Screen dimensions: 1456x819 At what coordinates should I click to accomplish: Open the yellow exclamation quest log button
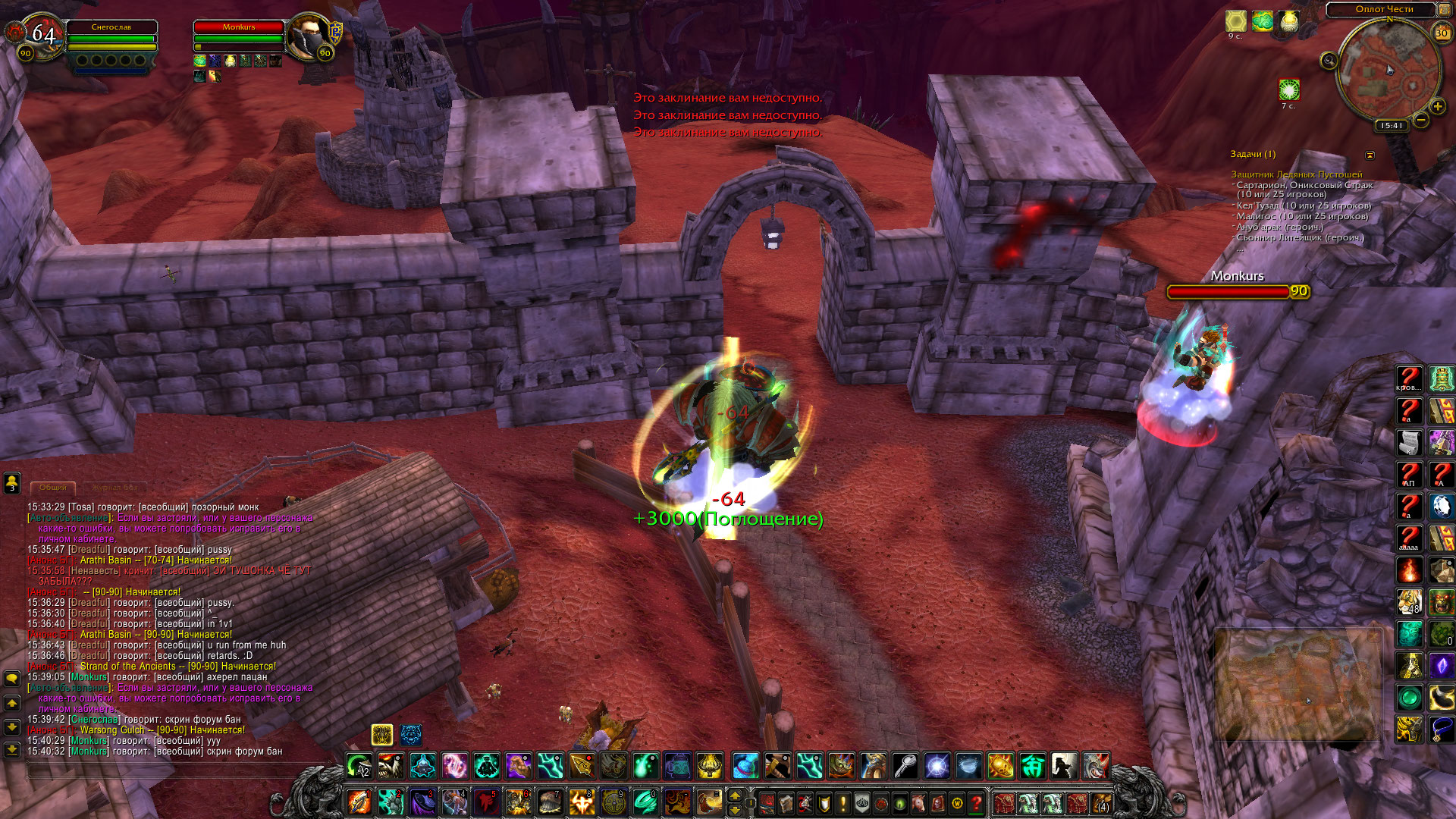(843, 802)
